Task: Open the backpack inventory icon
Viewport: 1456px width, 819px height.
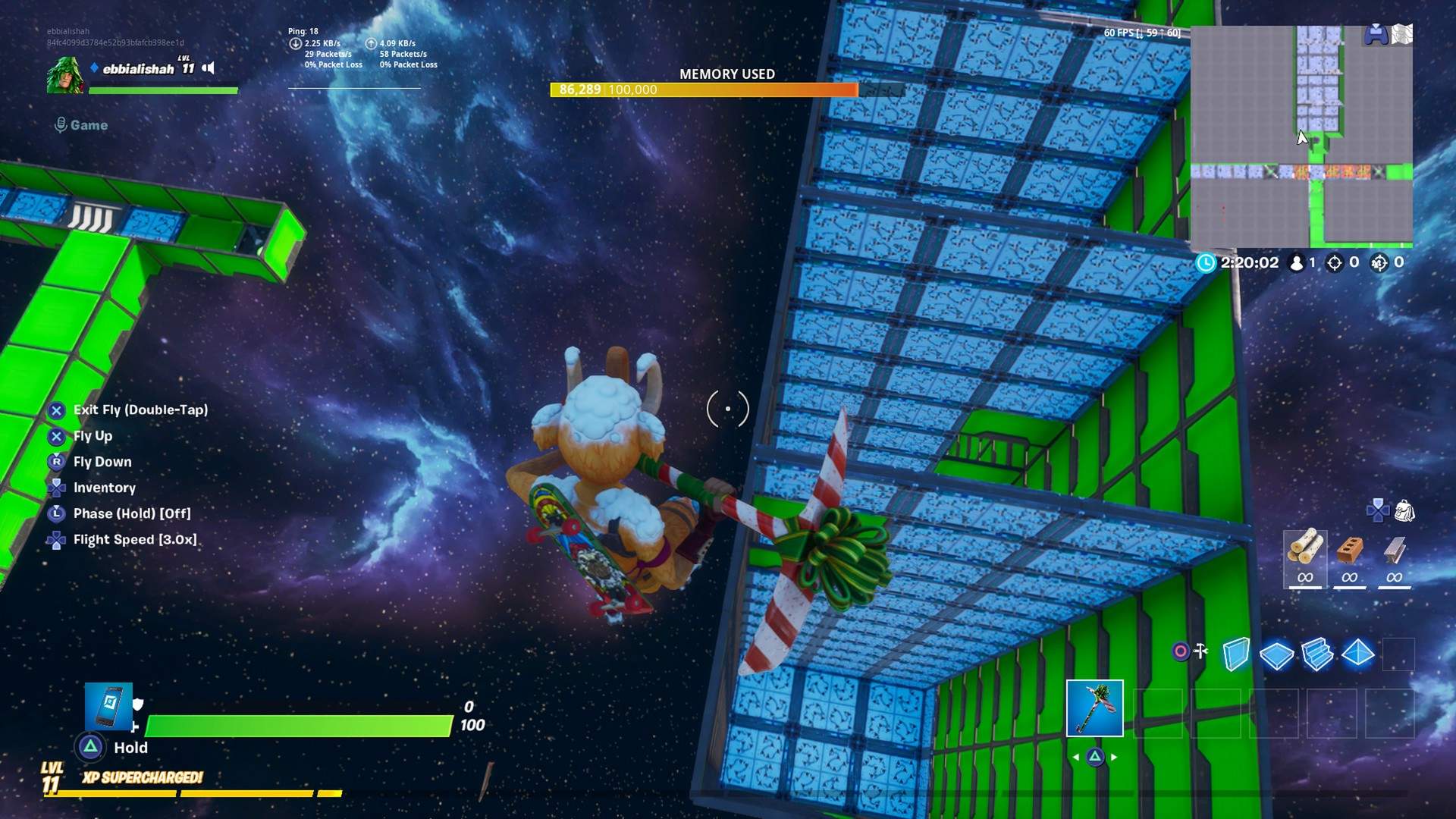Action: click(x=1404, y=511)
